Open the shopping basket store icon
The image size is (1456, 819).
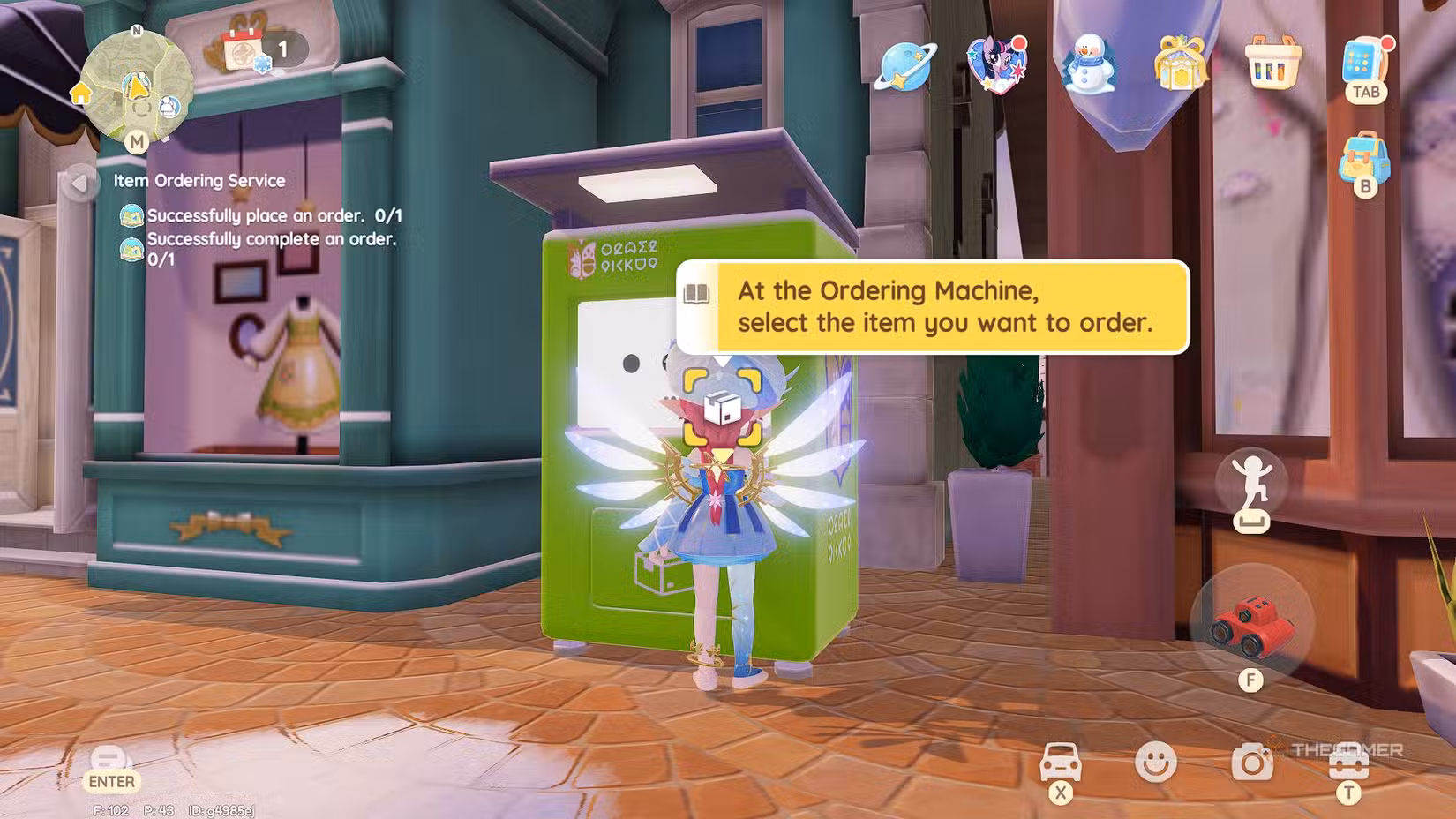click(1272, 62)
